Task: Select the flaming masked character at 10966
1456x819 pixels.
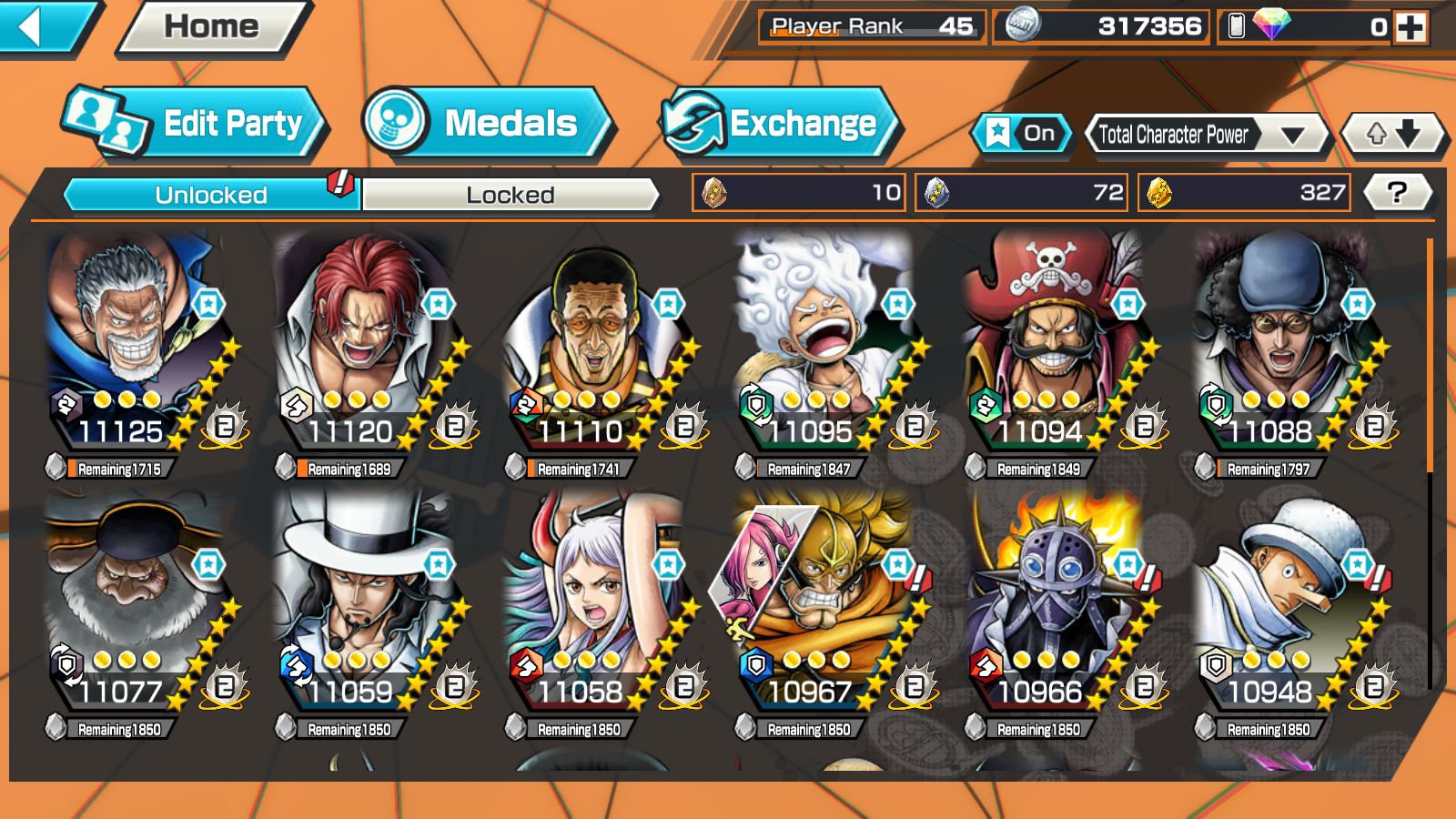Action: (1056, 605)
